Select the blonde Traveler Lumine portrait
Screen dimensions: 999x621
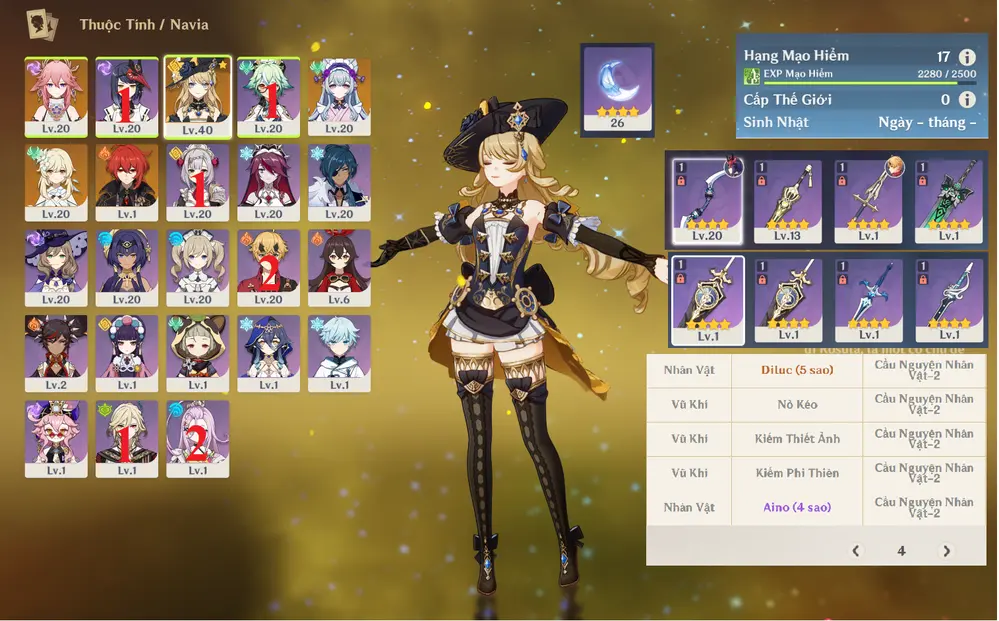tap(56, 181)
